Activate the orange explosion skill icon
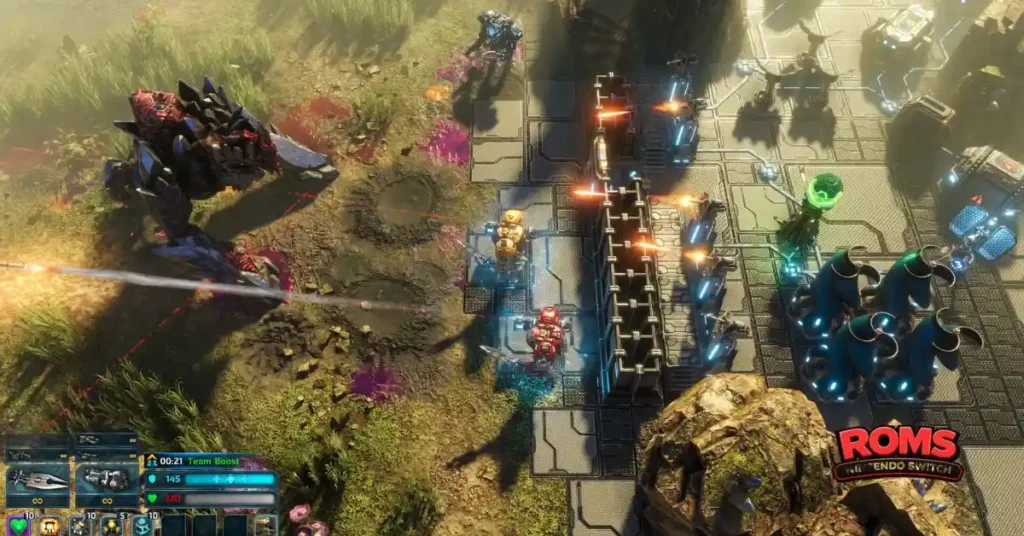This screenshot has width=1024, height=536. pos(49,526)
